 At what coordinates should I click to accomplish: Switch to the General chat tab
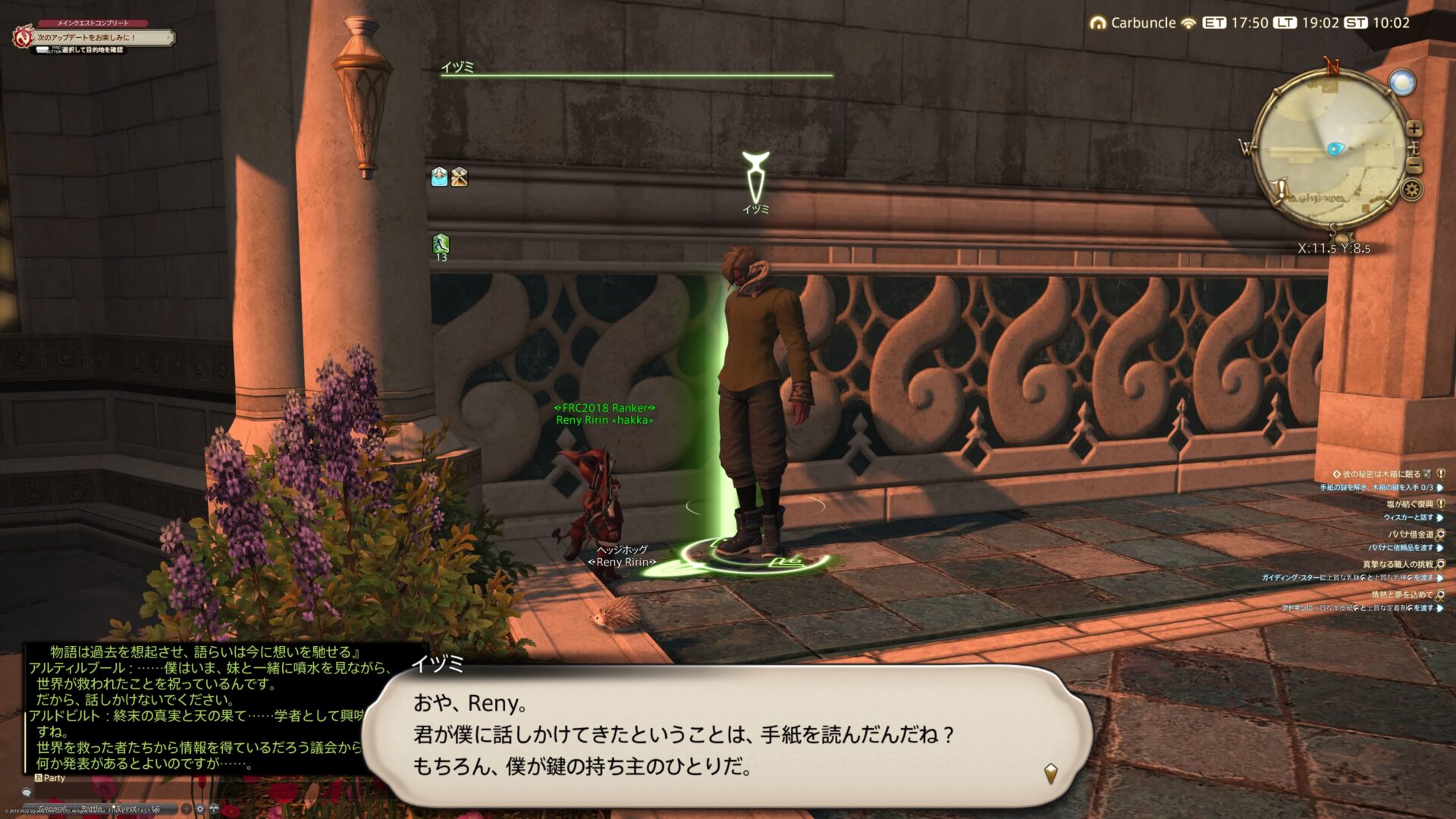53,808
